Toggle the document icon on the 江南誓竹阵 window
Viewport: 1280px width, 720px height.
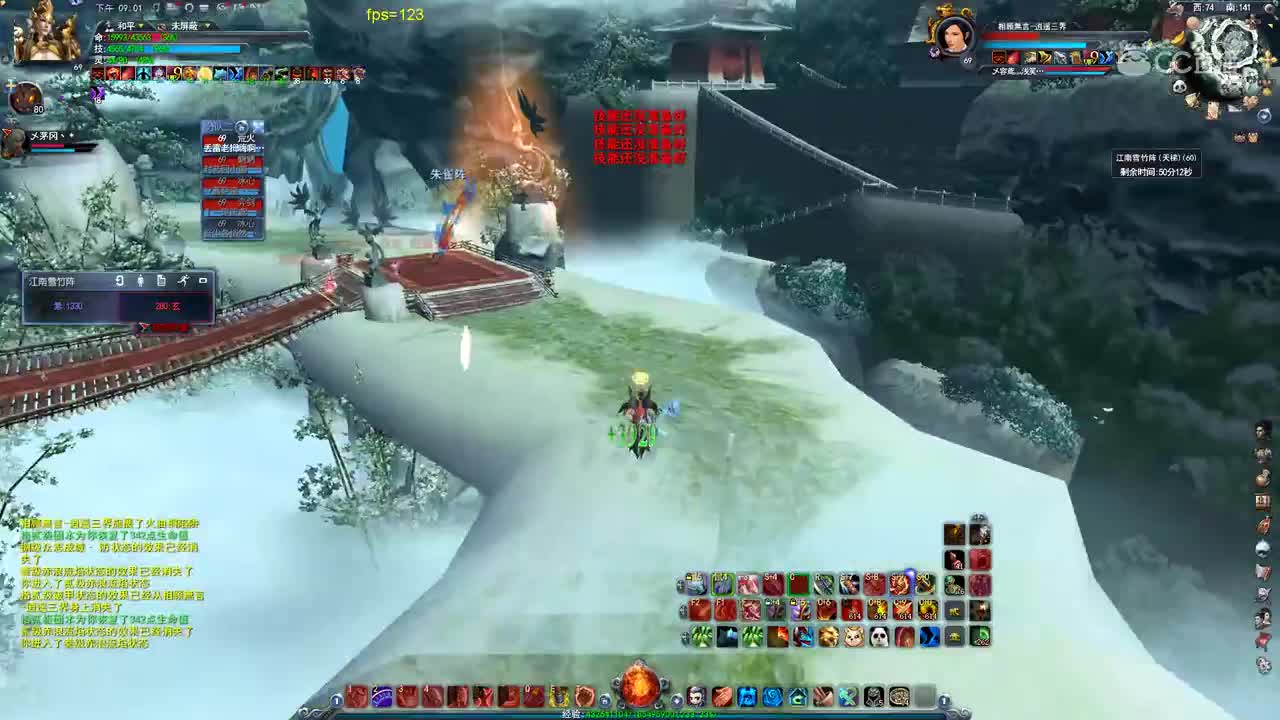point(160,280)
